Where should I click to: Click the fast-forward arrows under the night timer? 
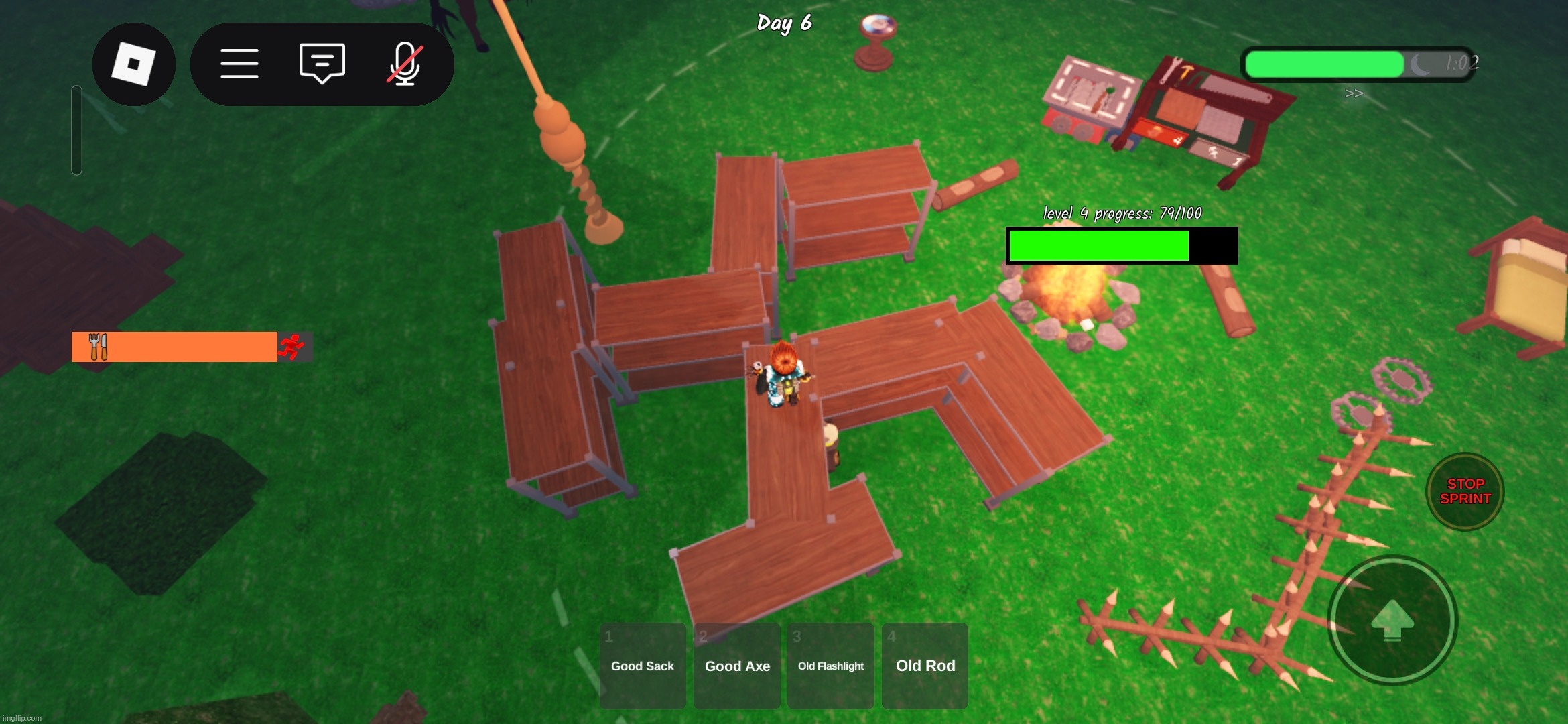click(x=1354, y=94)
